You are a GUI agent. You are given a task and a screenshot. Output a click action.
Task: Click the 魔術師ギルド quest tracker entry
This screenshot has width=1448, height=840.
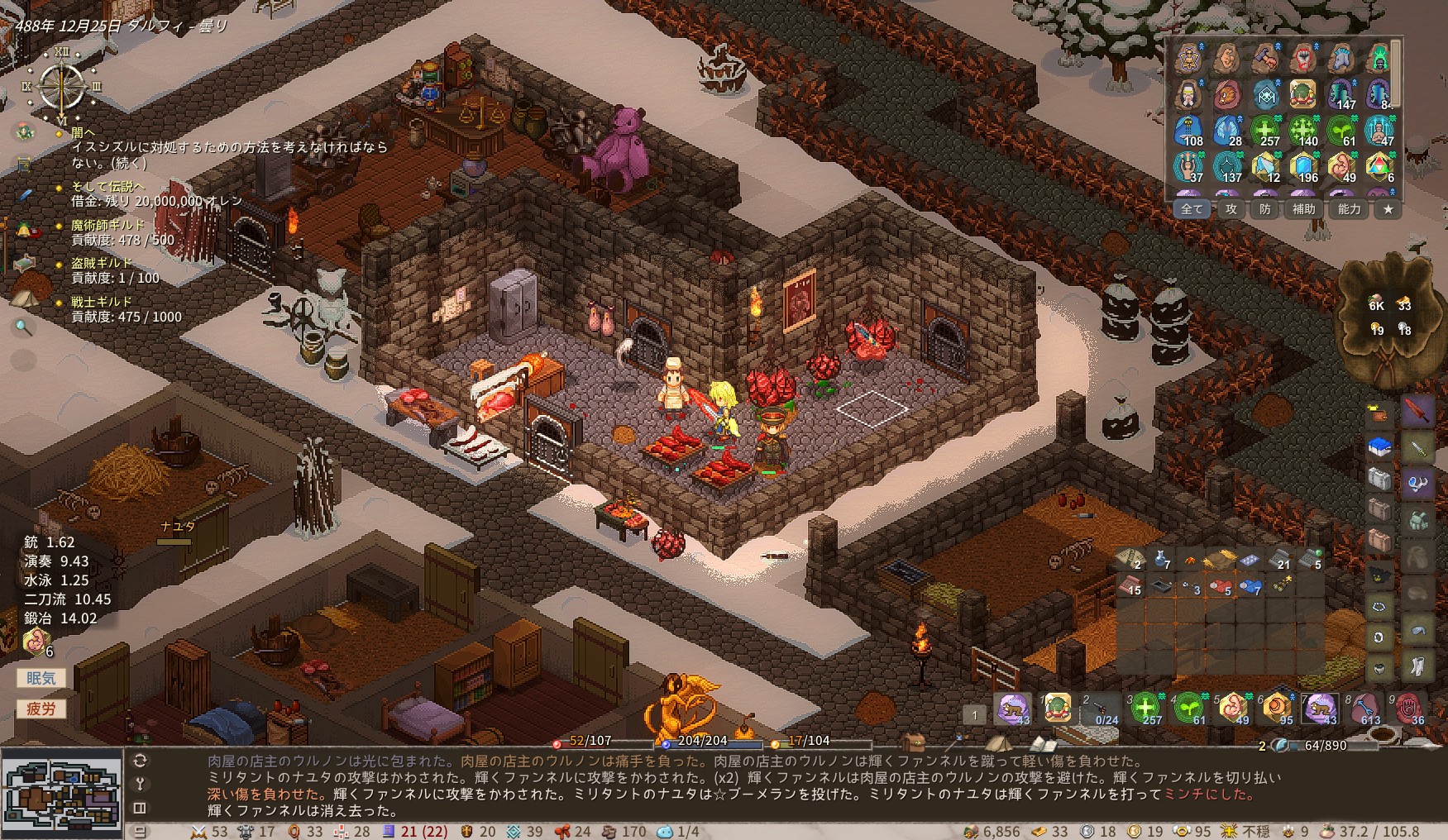click(108, 225)
